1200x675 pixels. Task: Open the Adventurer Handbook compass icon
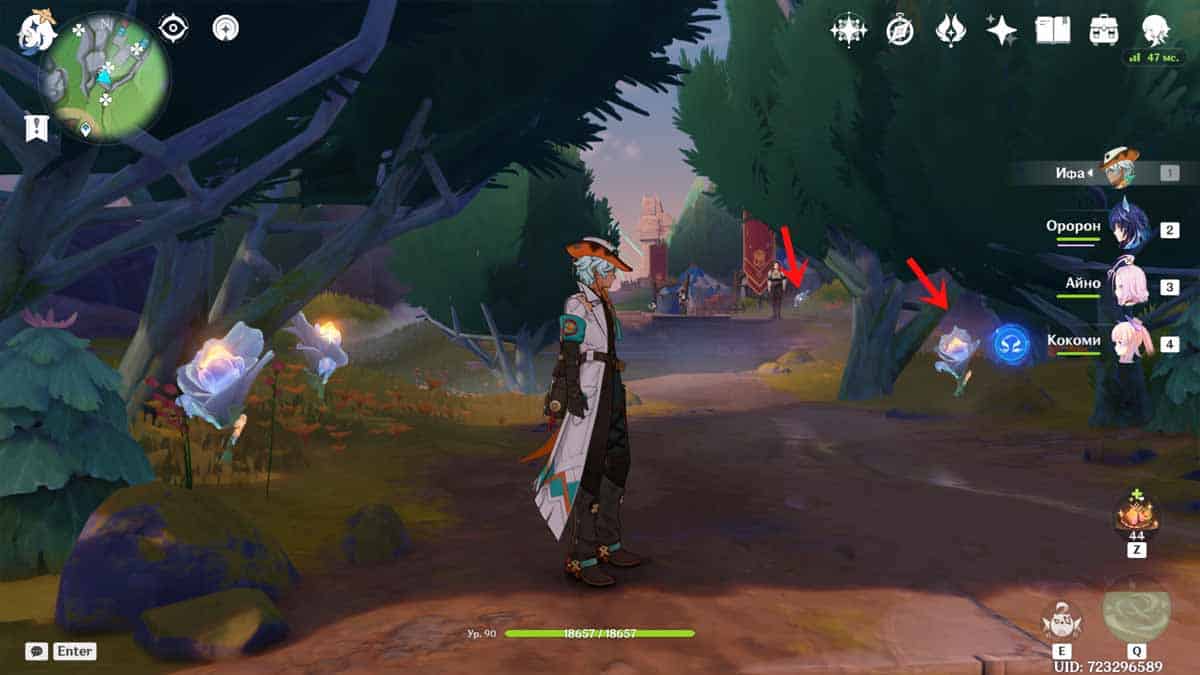click(900, 30)
